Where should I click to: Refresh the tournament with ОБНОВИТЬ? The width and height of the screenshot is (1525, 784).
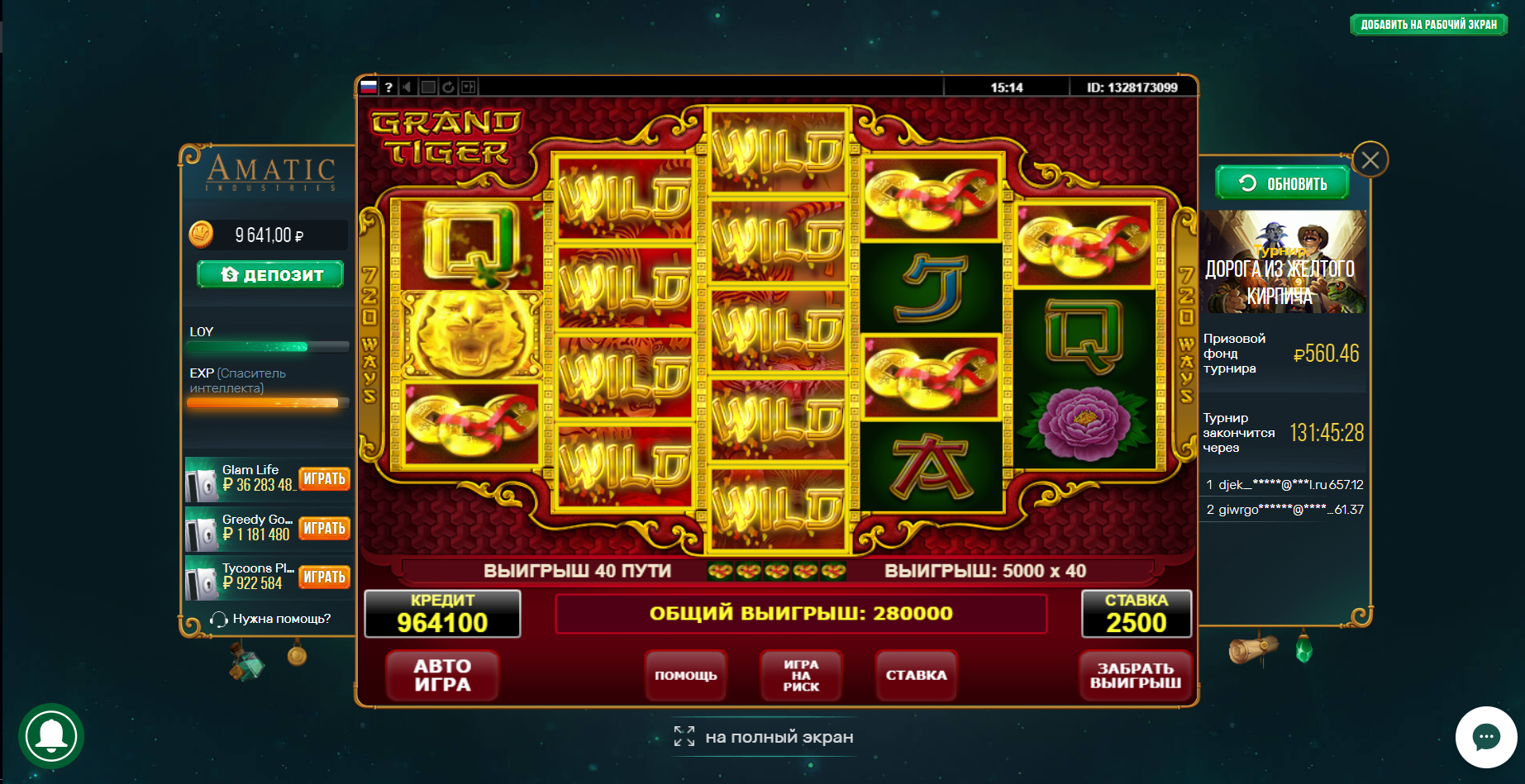tap(1282, 183)
